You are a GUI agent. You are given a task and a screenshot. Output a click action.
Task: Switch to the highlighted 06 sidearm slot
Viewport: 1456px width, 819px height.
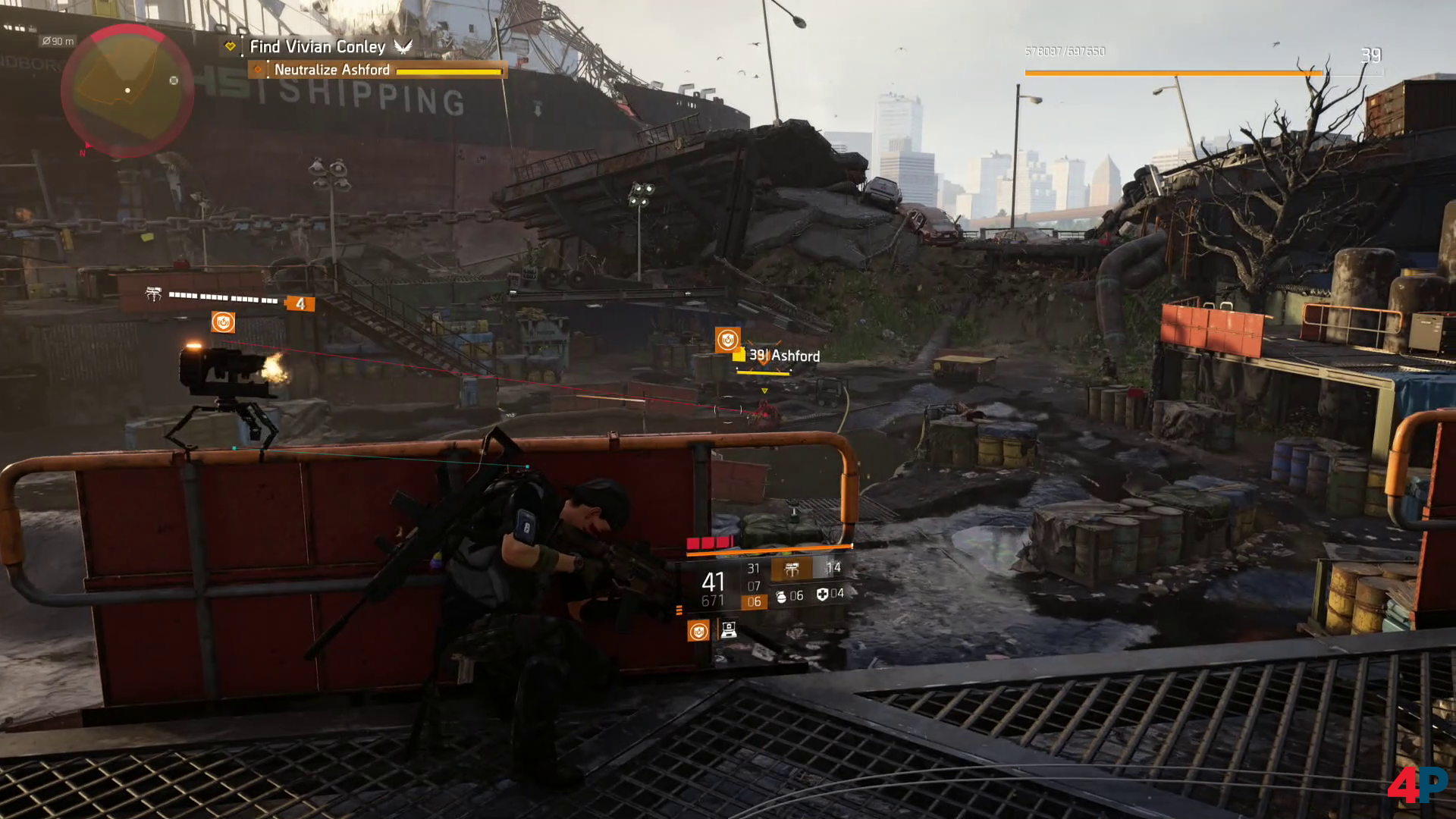(754, 602)
